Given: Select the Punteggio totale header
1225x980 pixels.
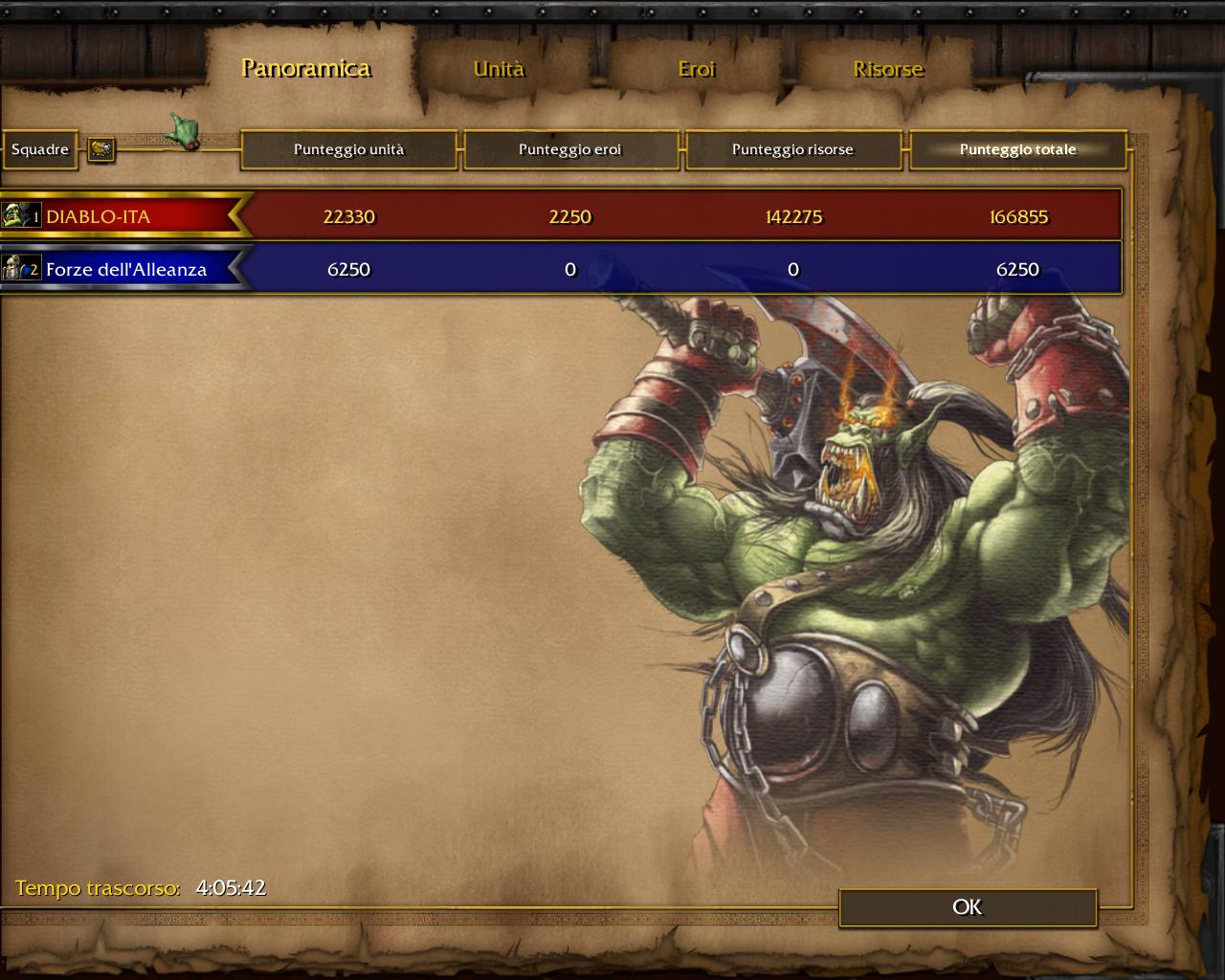Looking at the screenshot, I should (x=1017, y=149).
